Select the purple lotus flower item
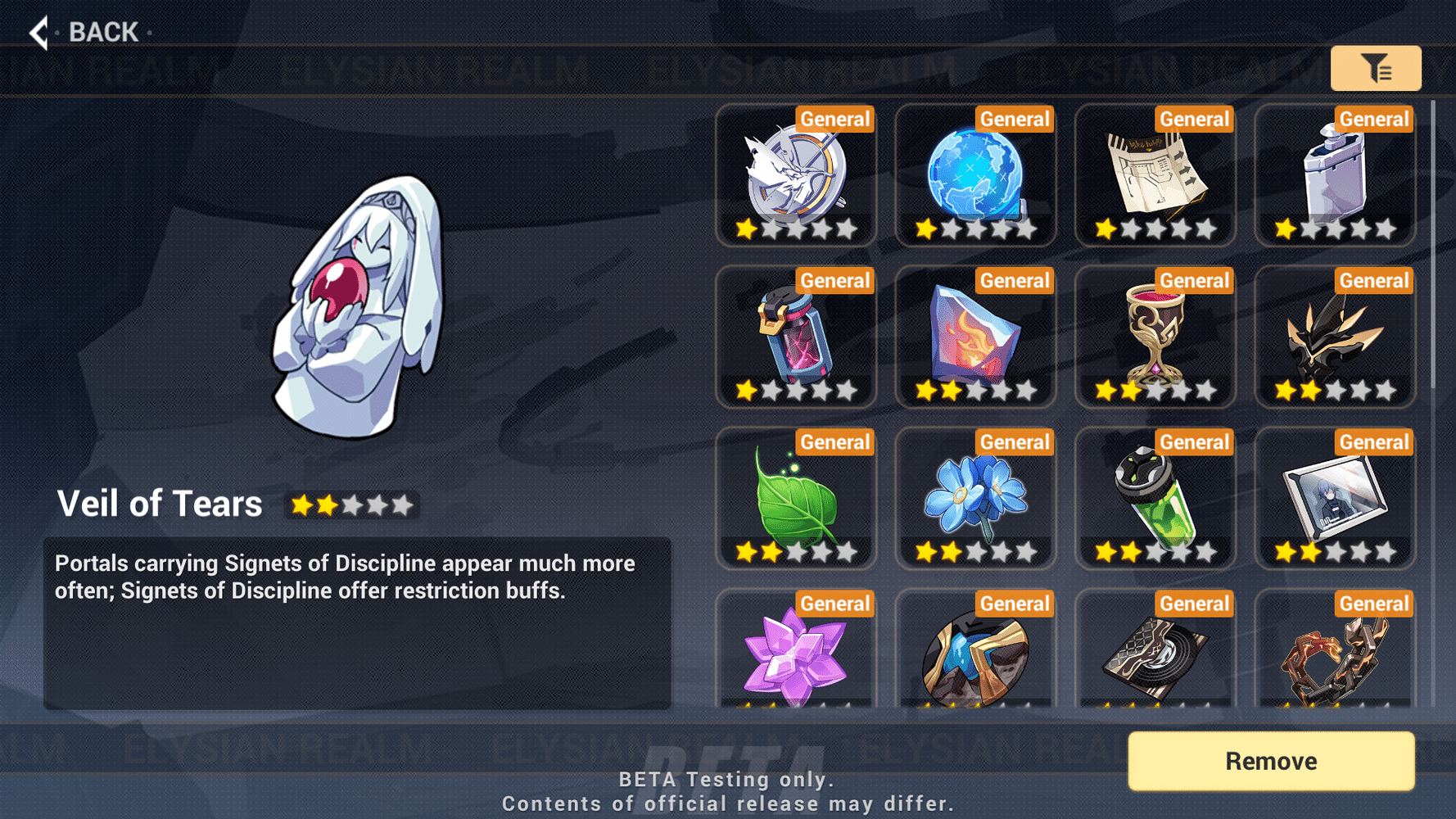 pyautogui.click(x=796, y=655)
